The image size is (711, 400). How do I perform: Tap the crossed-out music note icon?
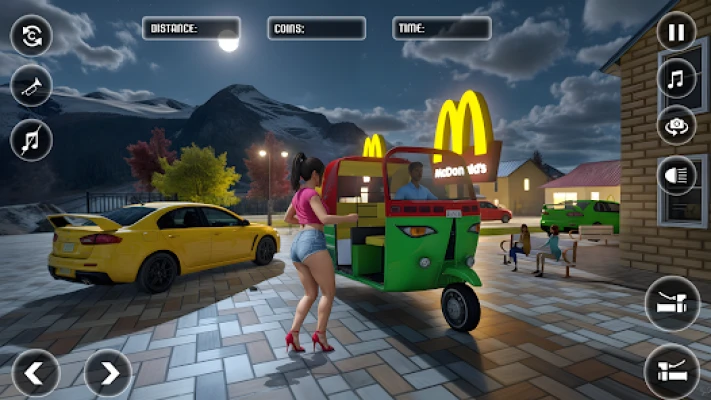click(x=31, y=139)
